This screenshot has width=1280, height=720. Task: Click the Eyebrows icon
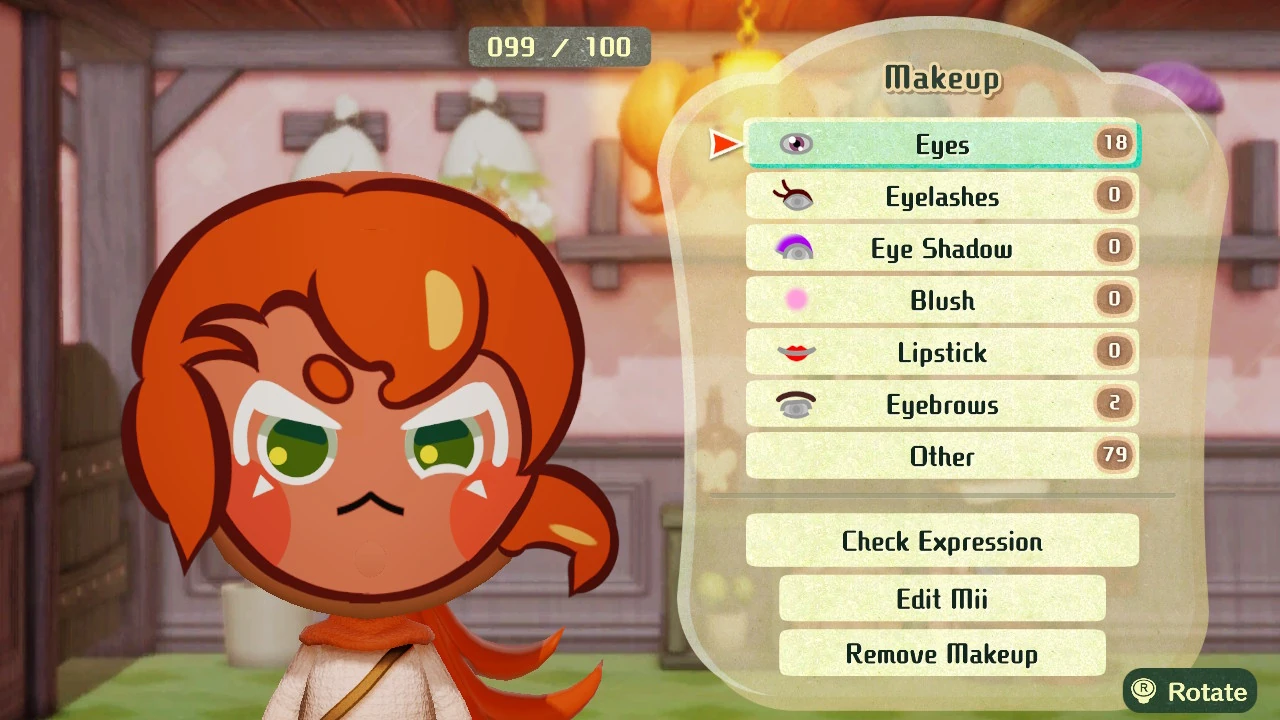(795, 404)
